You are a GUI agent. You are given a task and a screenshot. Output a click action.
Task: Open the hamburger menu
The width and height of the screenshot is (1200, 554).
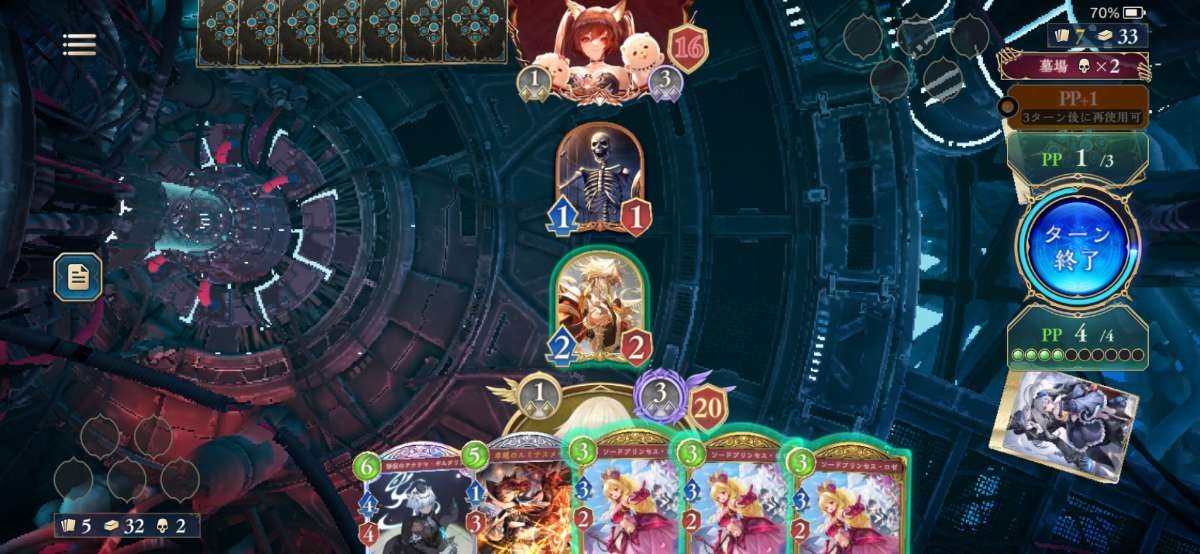point(79,44)
